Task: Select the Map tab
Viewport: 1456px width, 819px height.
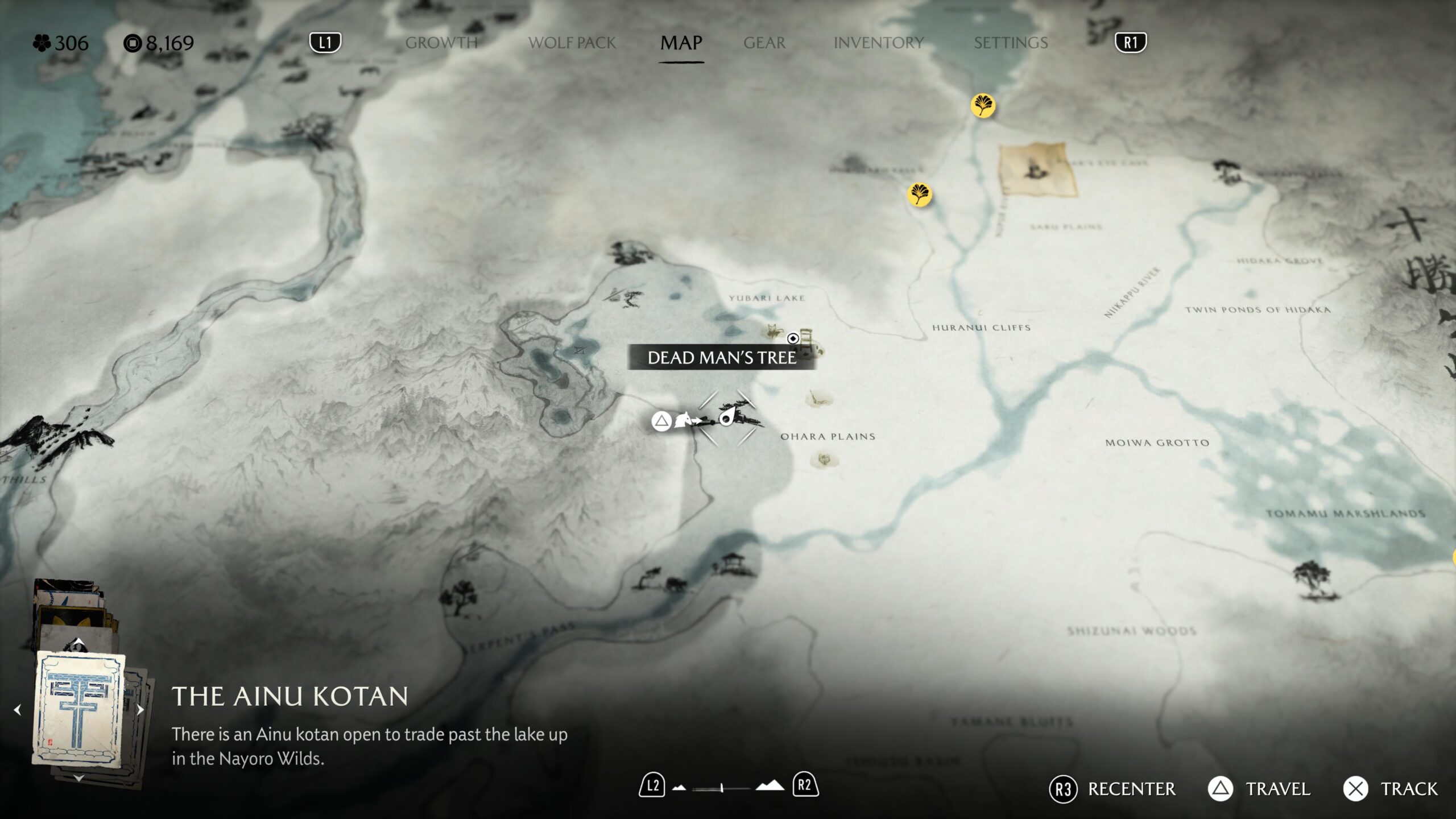Action: [681, 43]
